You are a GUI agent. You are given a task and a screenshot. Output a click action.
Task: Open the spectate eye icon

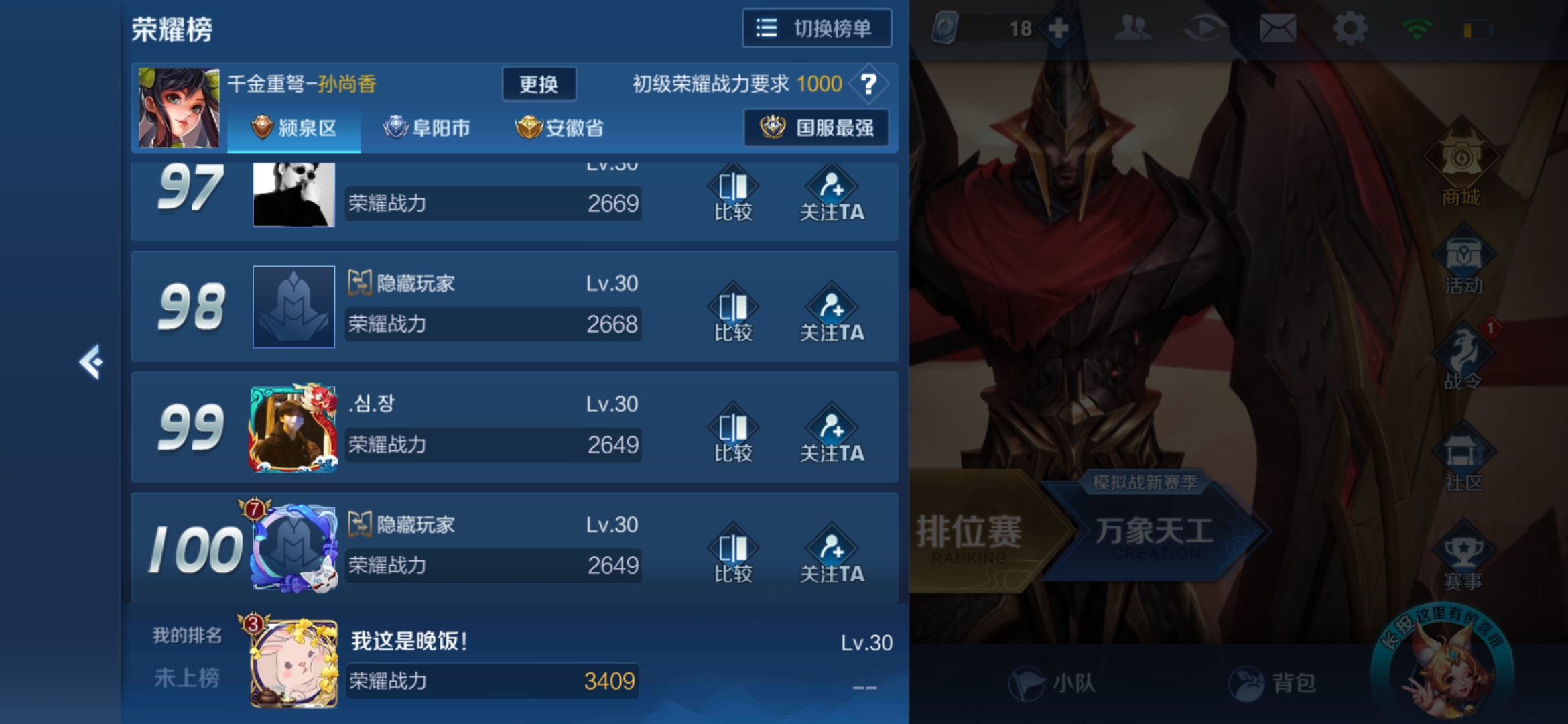click(x=1206, y=27)
